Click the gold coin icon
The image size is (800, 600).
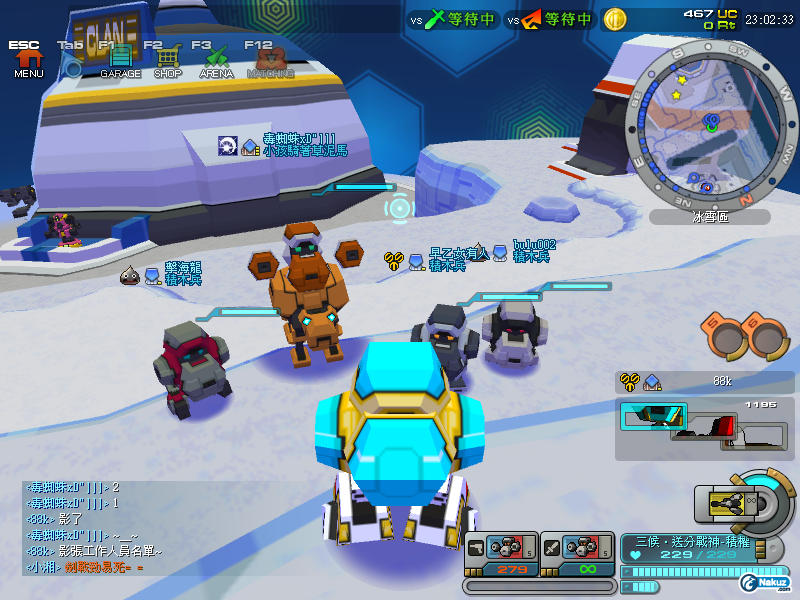click(x=615, y=19)
